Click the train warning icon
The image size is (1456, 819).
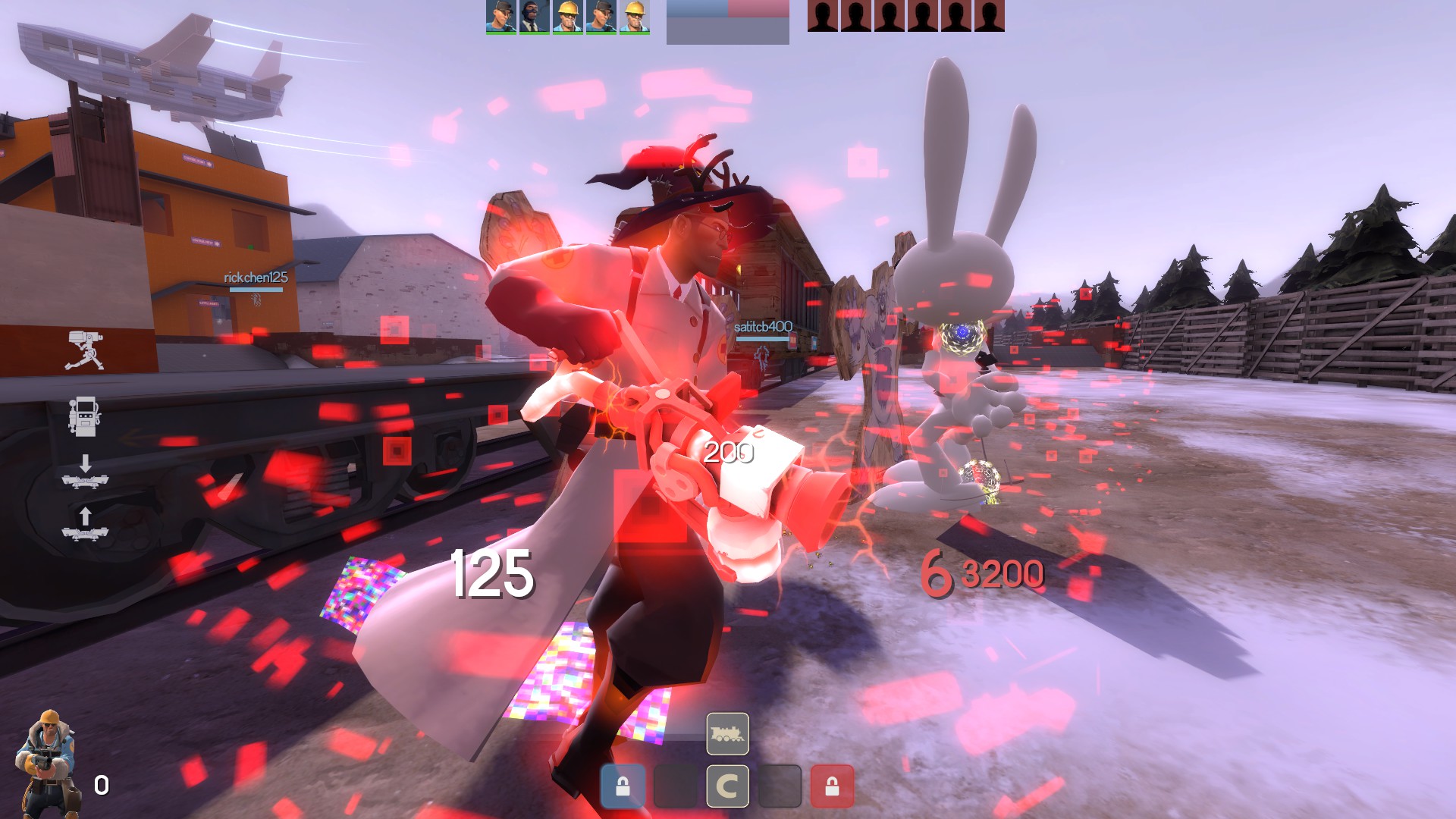tap(727, 733)
